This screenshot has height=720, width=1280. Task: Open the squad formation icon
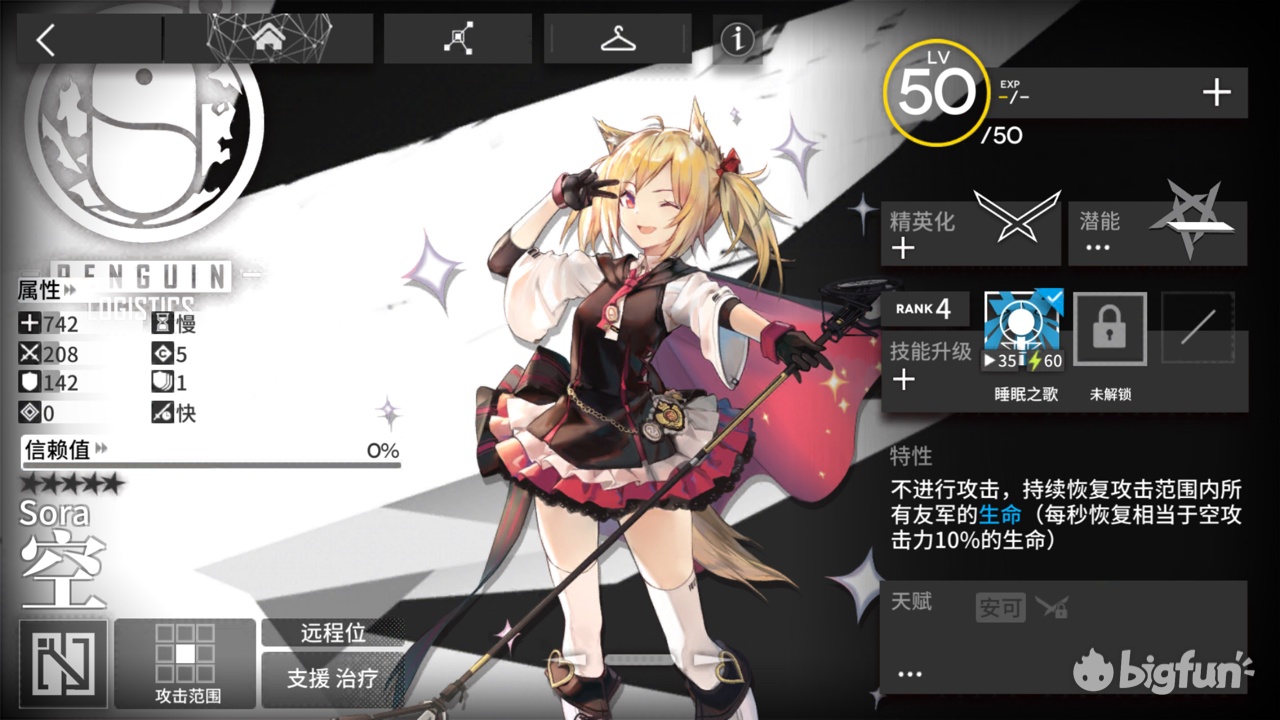tap(458, 36)
